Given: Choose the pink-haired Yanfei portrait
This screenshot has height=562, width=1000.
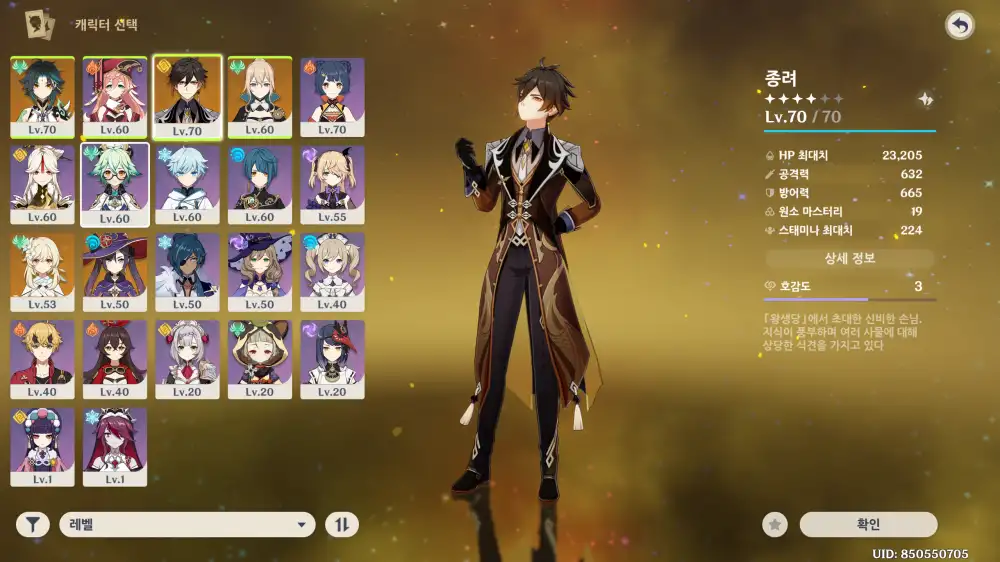Looking at the screenshot, I should (115, 96).
